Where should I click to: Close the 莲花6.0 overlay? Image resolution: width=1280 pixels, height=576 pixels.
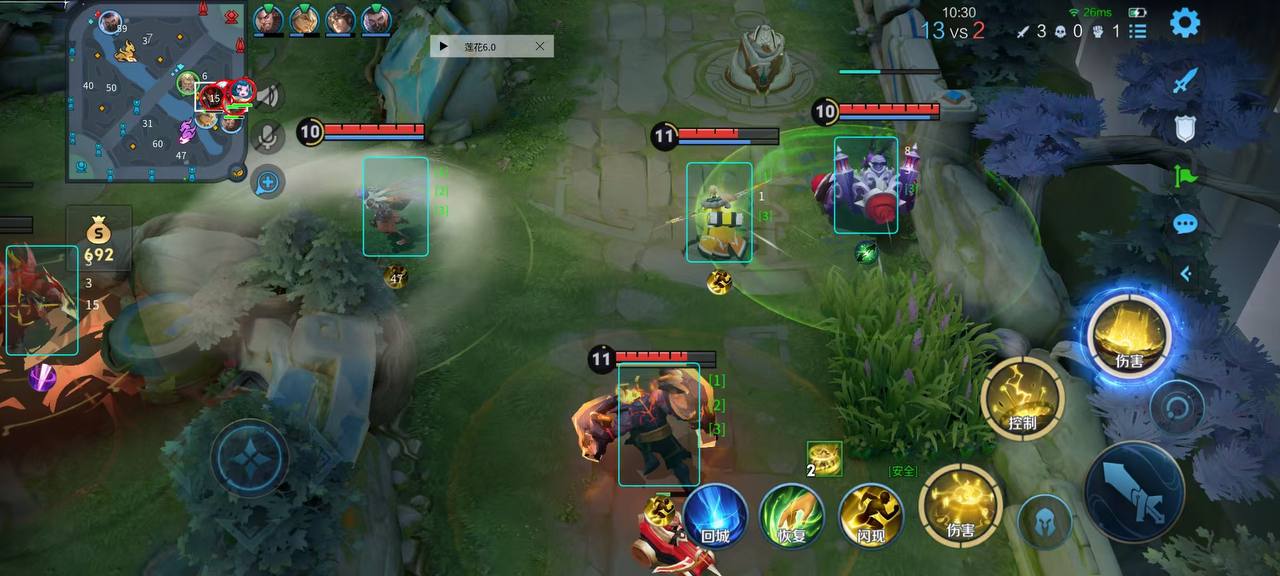[541, 46]
